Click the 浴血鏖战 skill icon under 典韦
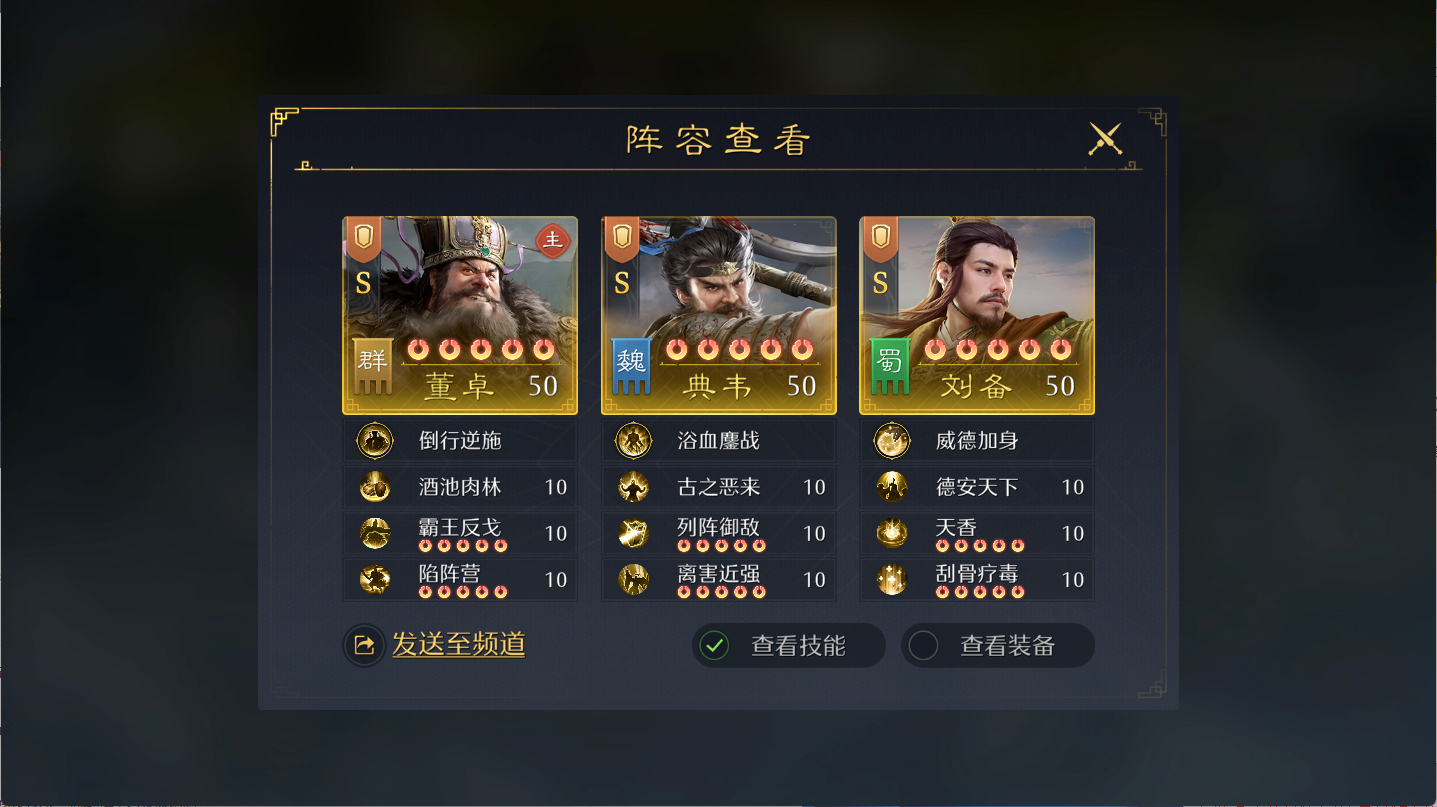The height and width of the screenshot is (807, 1437). coord(633,440)
